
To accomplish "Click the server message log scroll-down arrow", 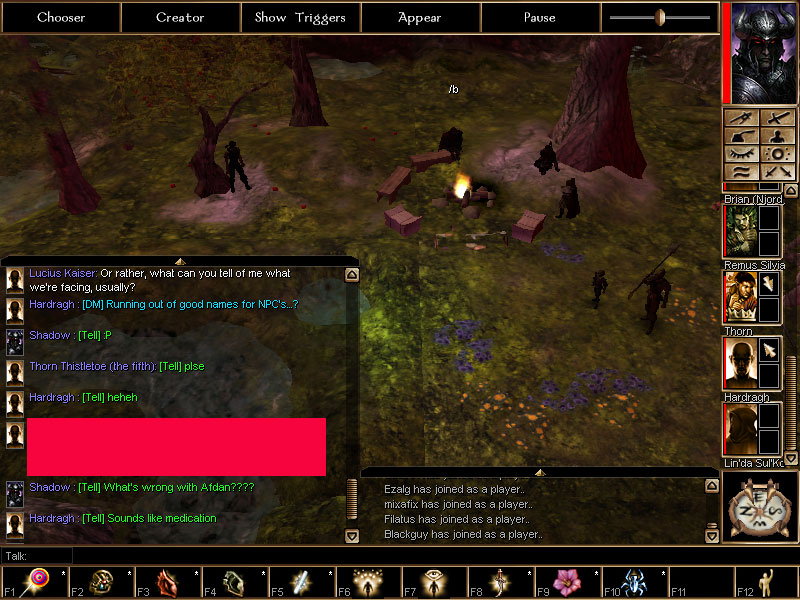I will tap(711, 536).
